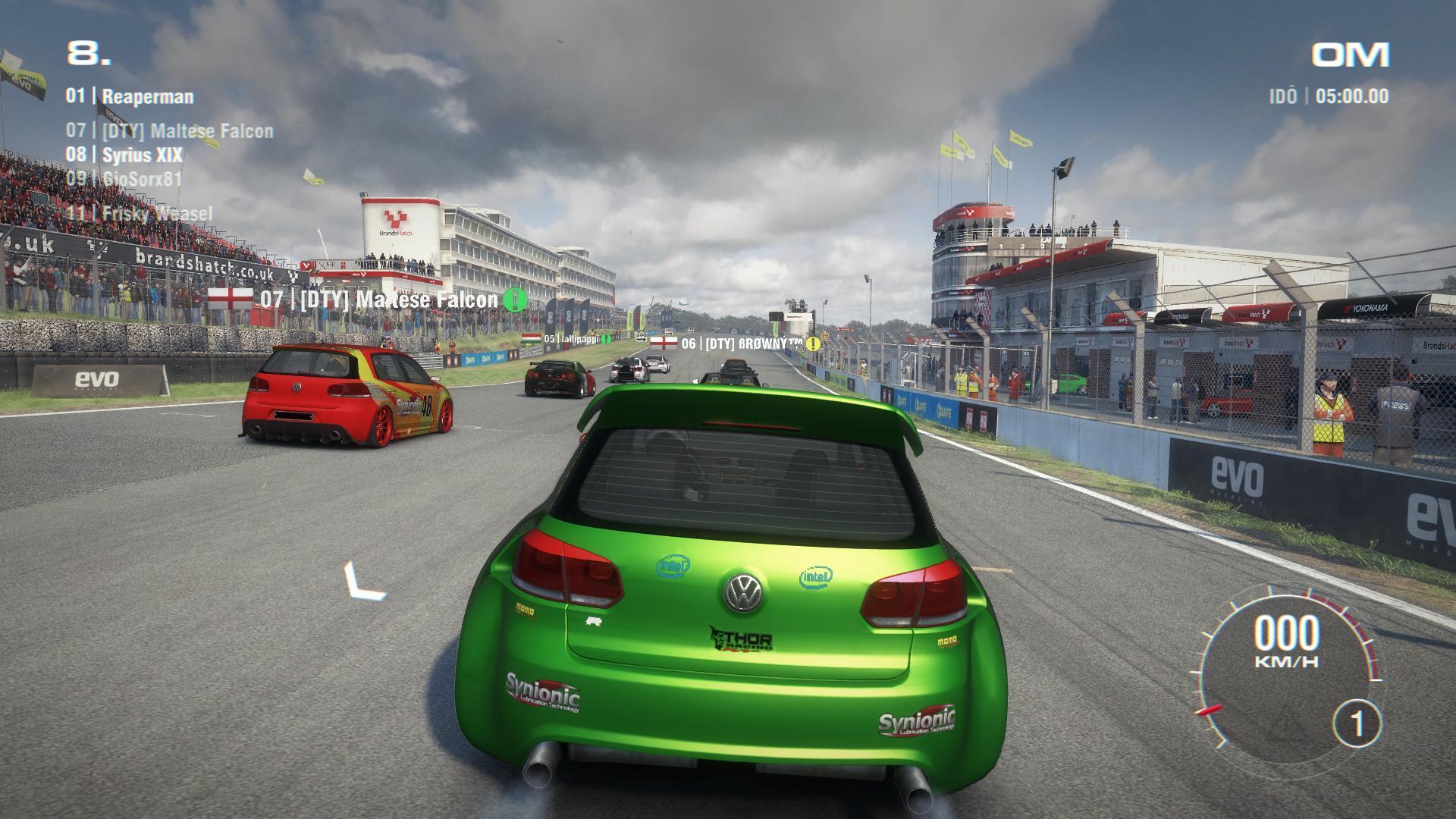This screenshot has height=819, width=1456.
Task: Choose Syrius XIX row in the standings
Action: point(124,155)
